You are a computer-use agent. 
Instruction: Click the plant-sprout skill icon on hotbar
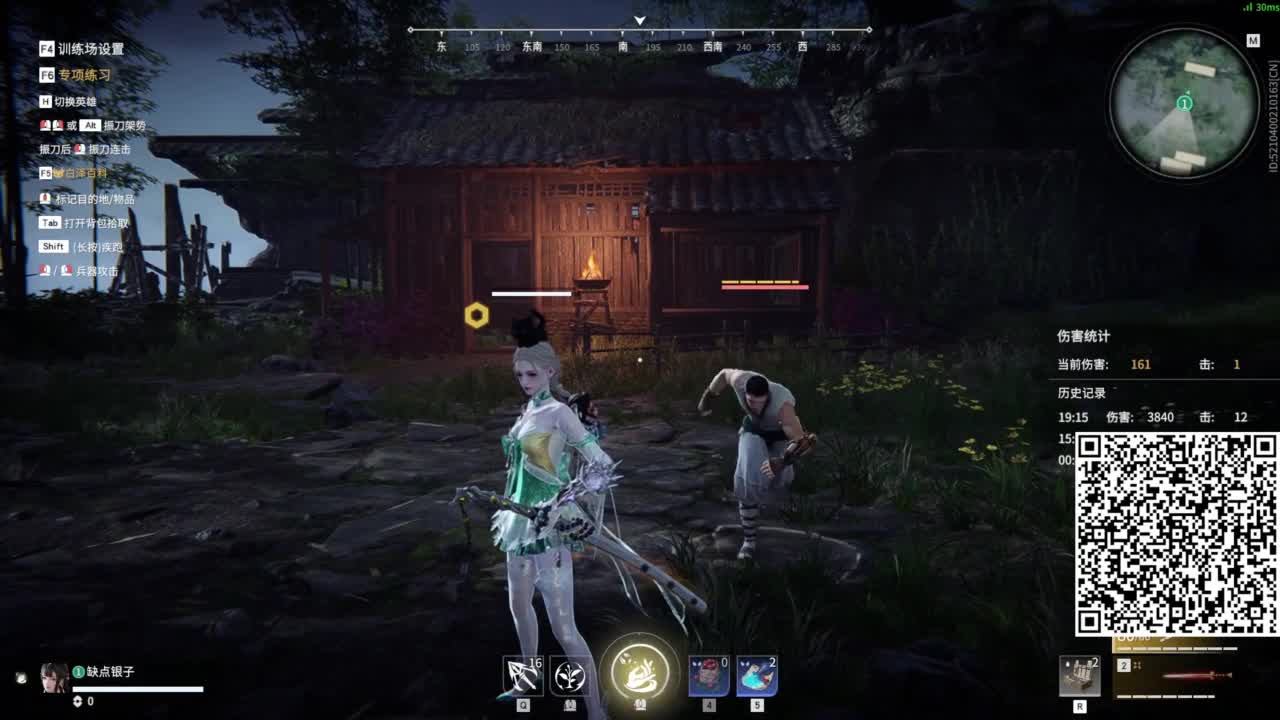click(570, 677)
